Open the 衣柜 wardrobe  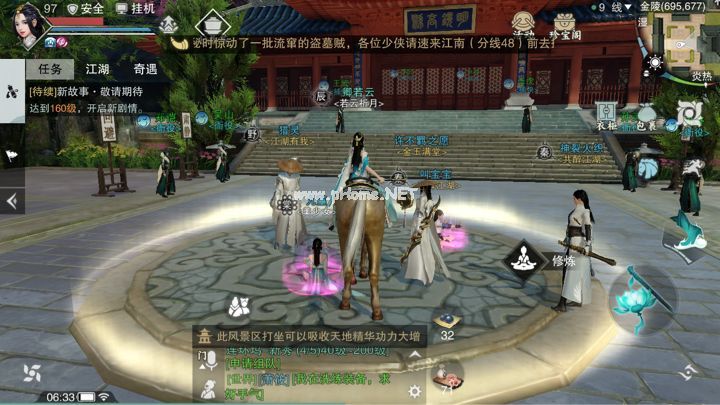click(x=607, y=116)
